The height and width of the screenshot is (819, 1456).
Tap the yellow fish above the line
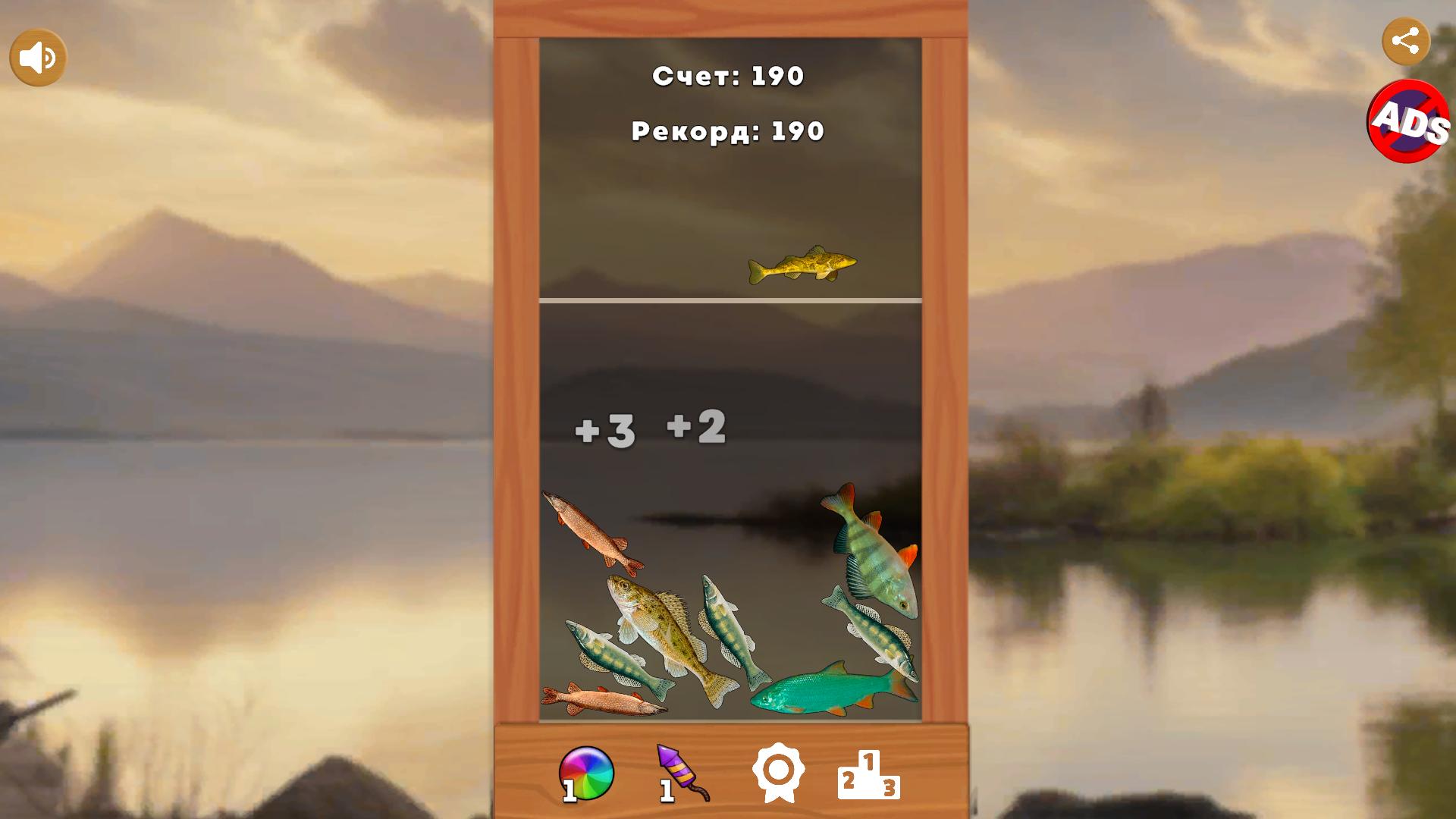(800, 265)
